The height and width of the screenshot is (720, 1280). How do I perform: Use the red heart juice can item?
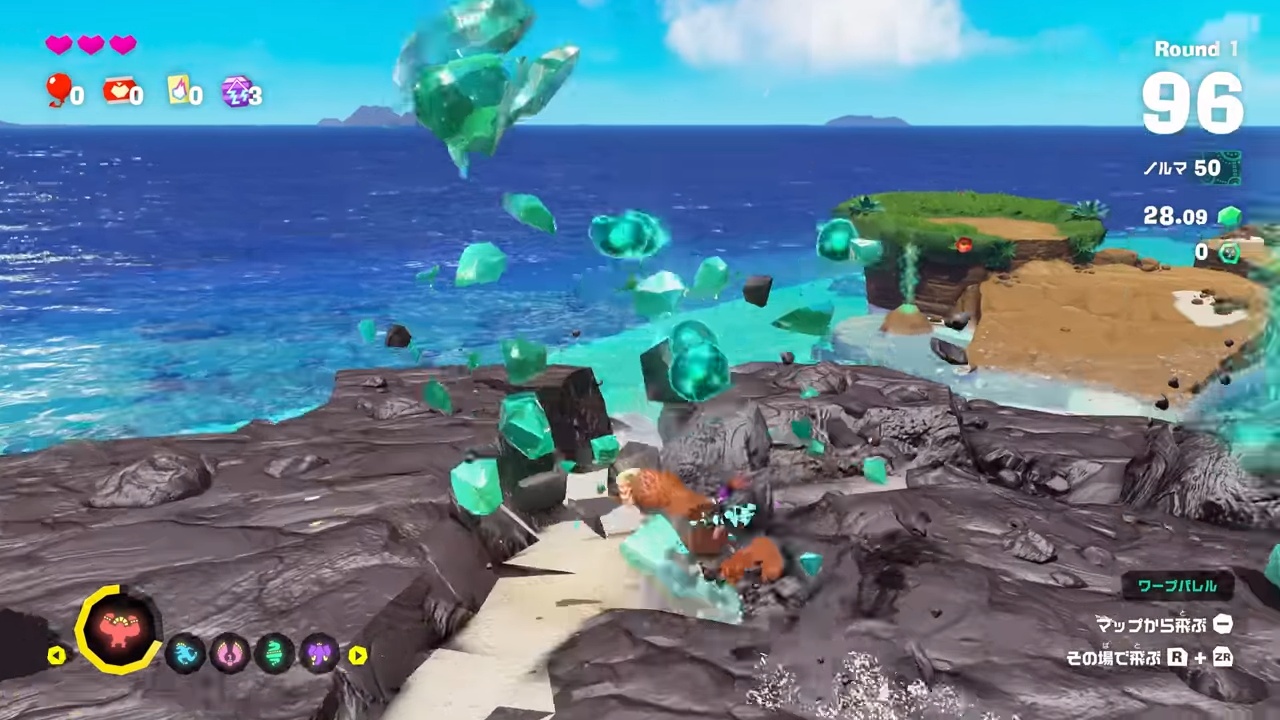point(118,91)
